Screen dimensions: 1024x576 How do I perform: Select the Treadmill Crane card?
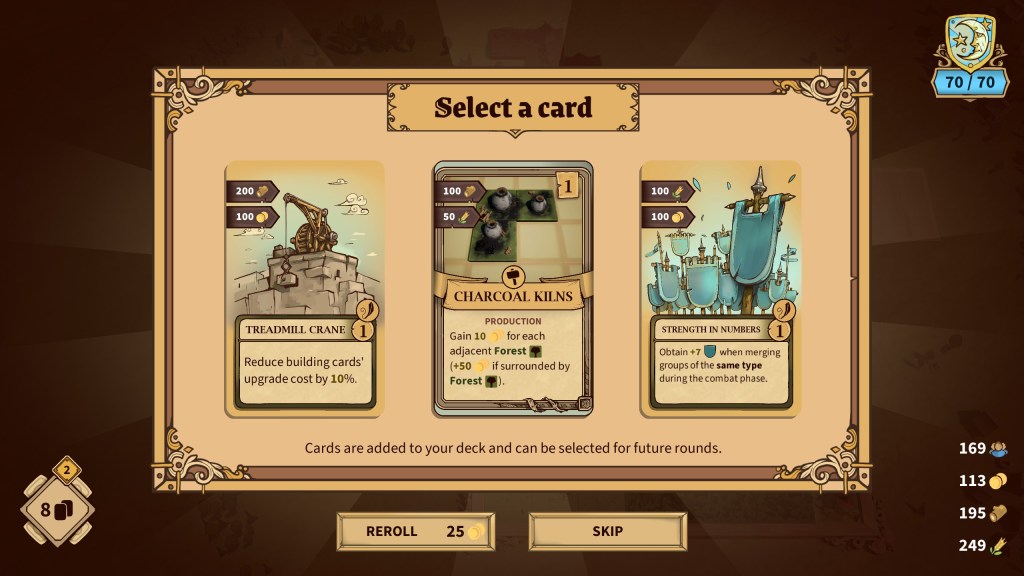304,287
